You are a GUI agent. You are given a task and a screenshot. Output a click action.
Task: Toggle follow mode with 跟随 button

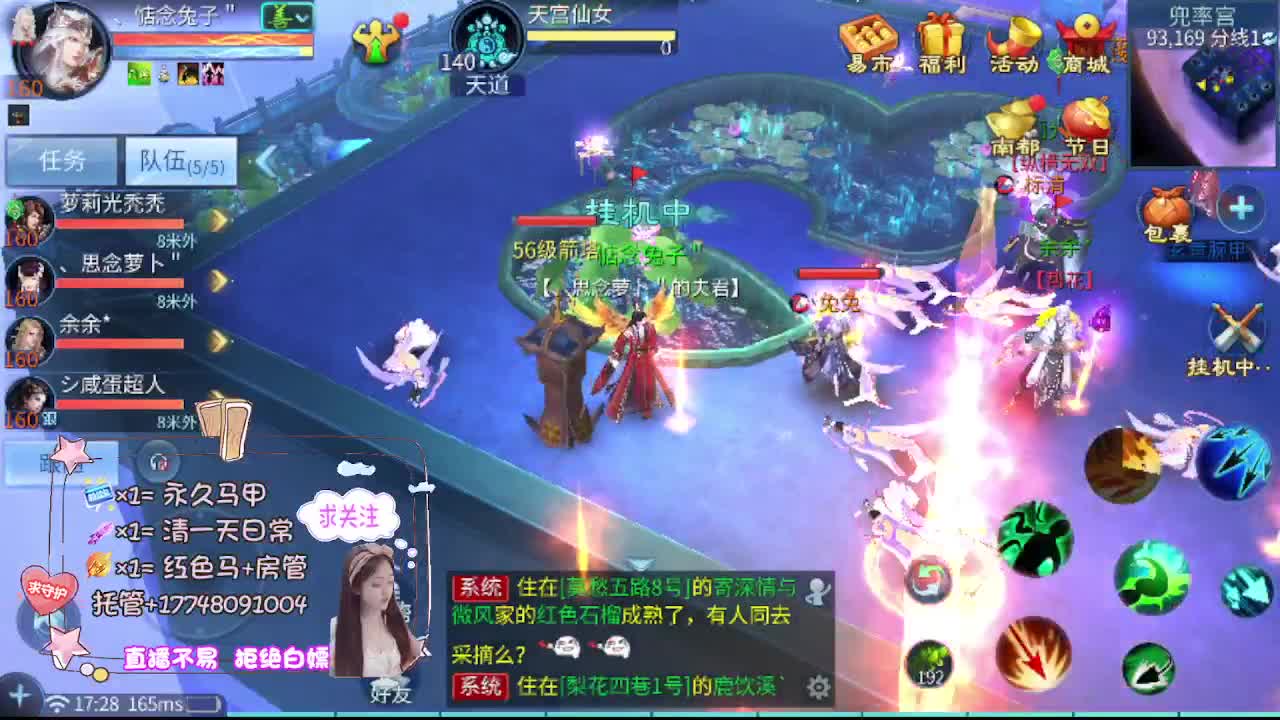(x=60, y=463)
